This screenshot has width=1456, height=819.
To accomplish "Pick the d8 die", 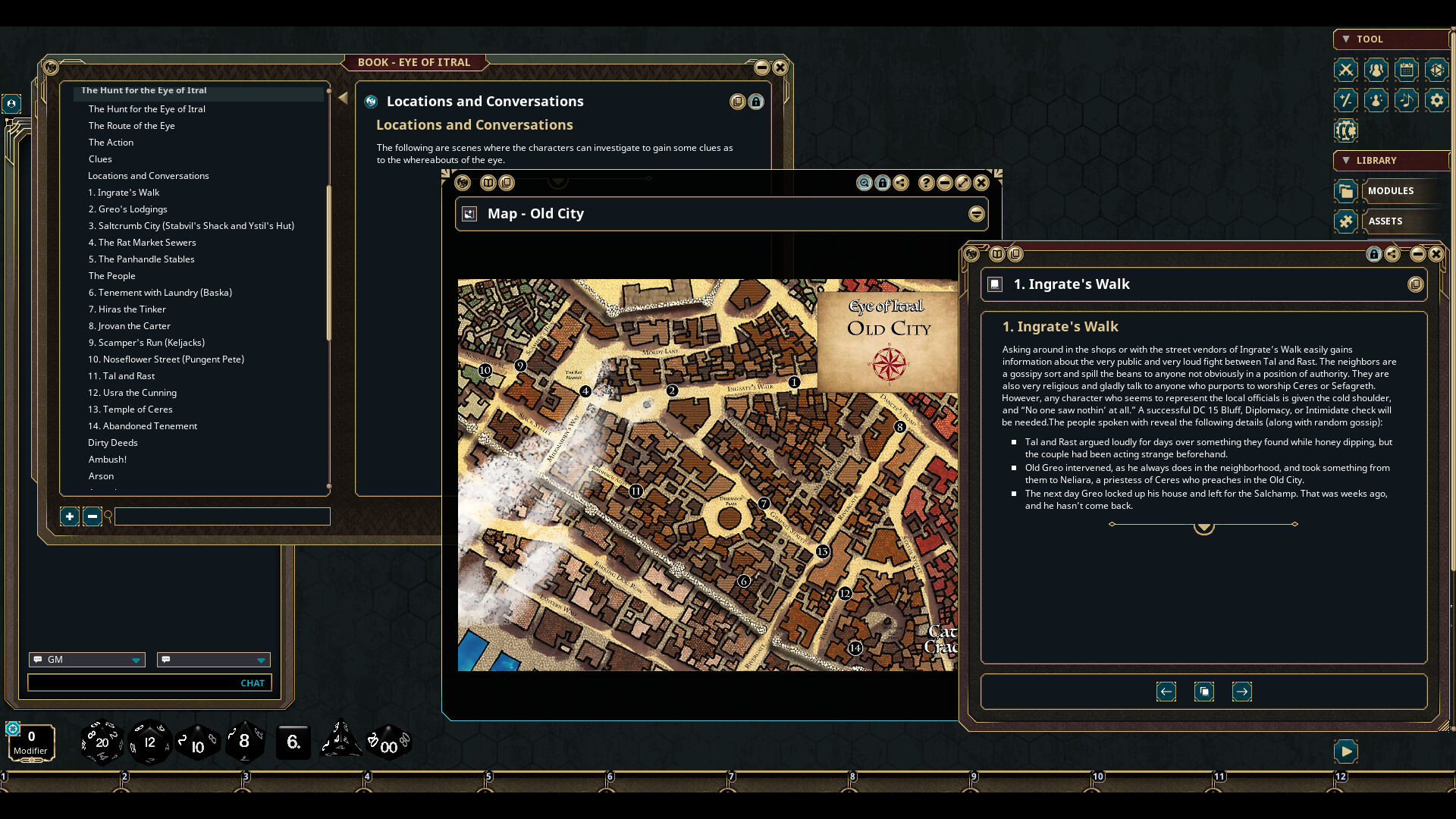I will (x=244, y=742).
